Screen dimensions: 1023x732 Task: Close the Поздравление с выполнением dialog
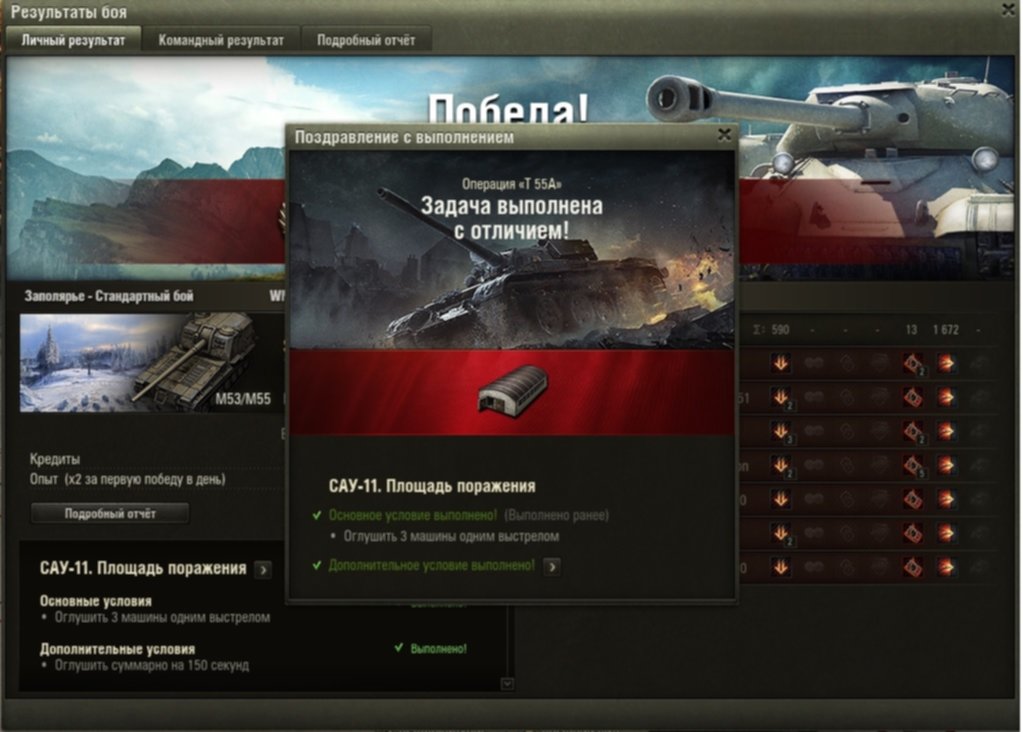(x=724, y=136)
